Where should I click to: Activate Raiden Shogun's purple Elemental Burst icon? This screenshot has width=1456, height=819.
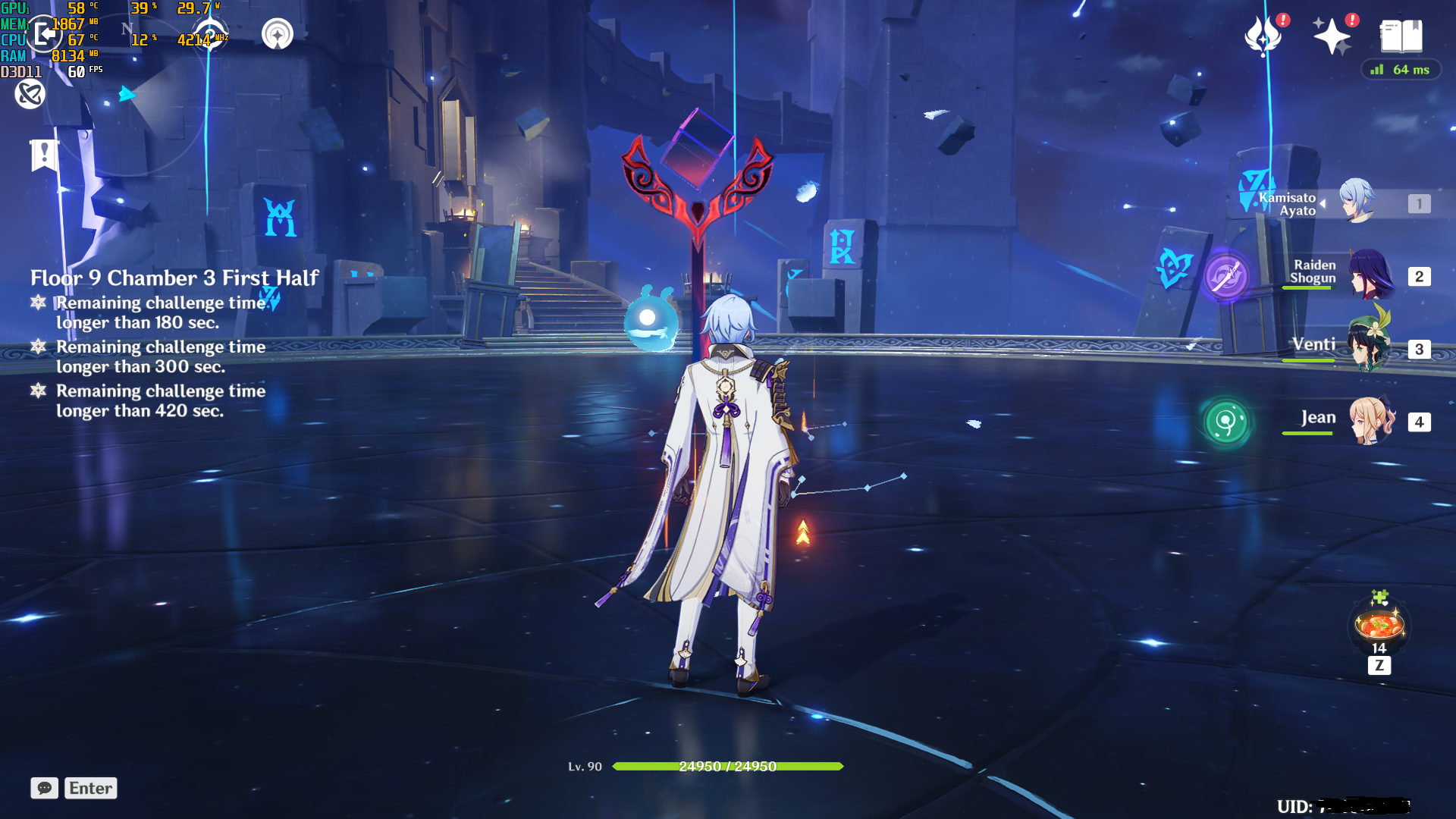coord(1226,275)
